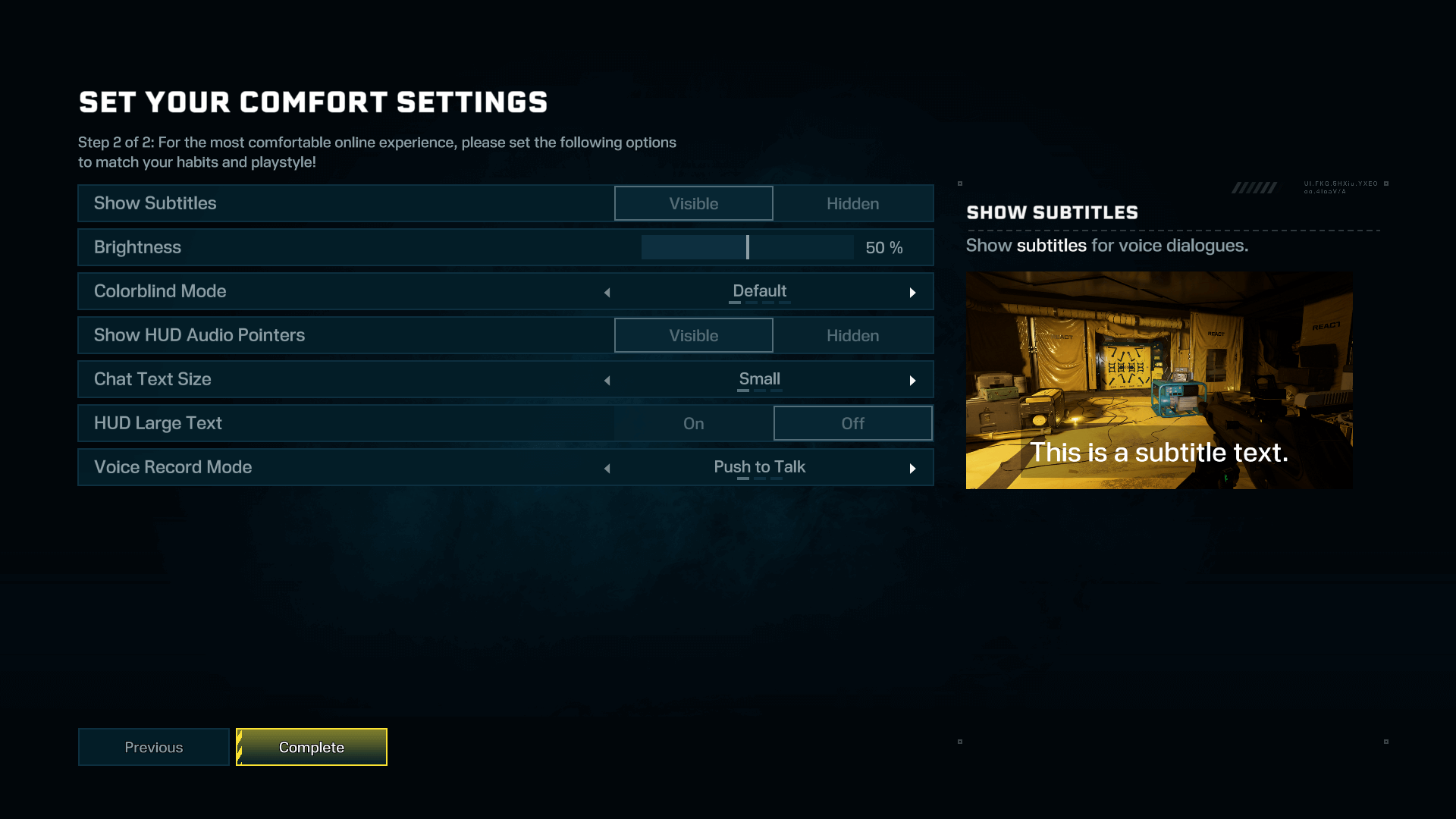This screenshot has width=1456, height=819.
Task: Select the Chat Text Size Small value
Action: (759, 379)
